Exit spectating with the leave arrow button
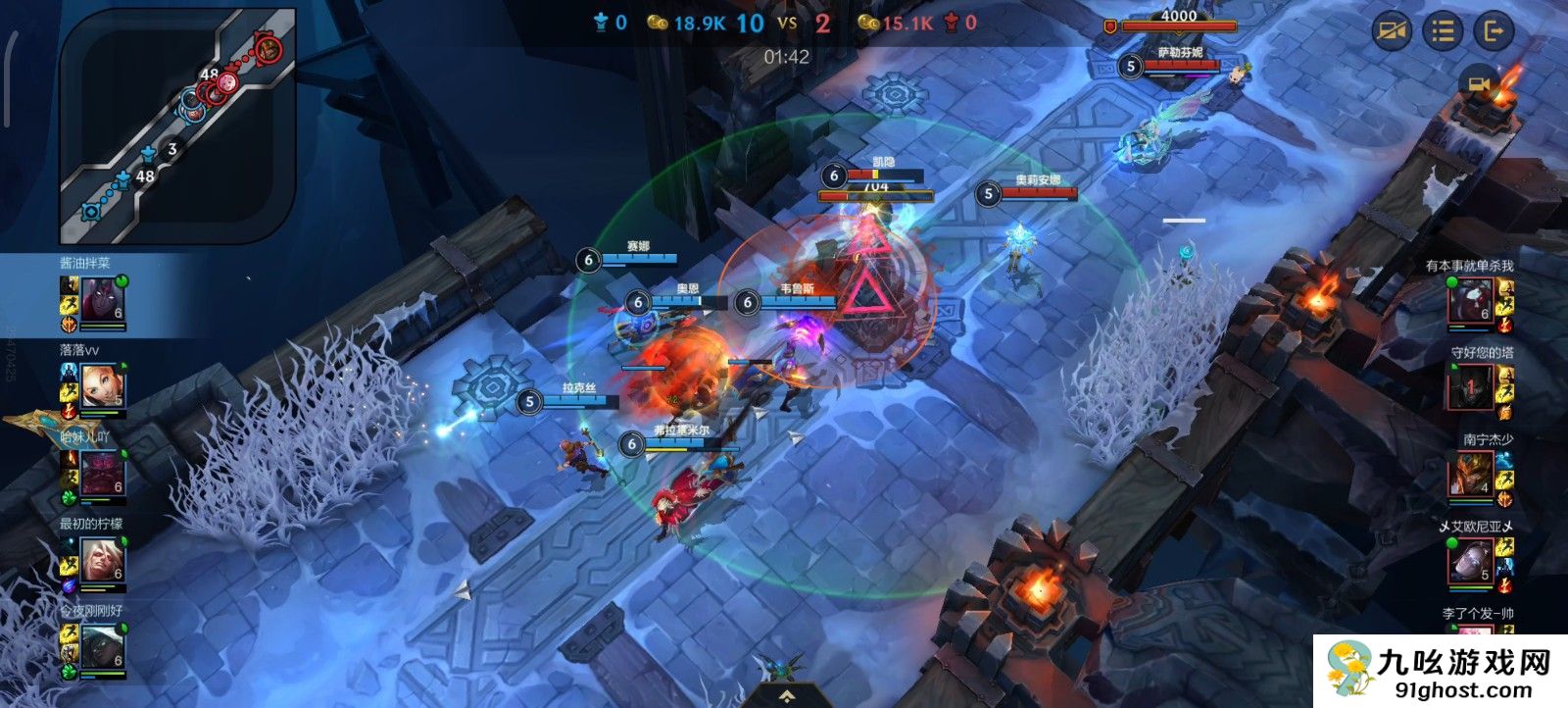 click(x=1494, y=31)
